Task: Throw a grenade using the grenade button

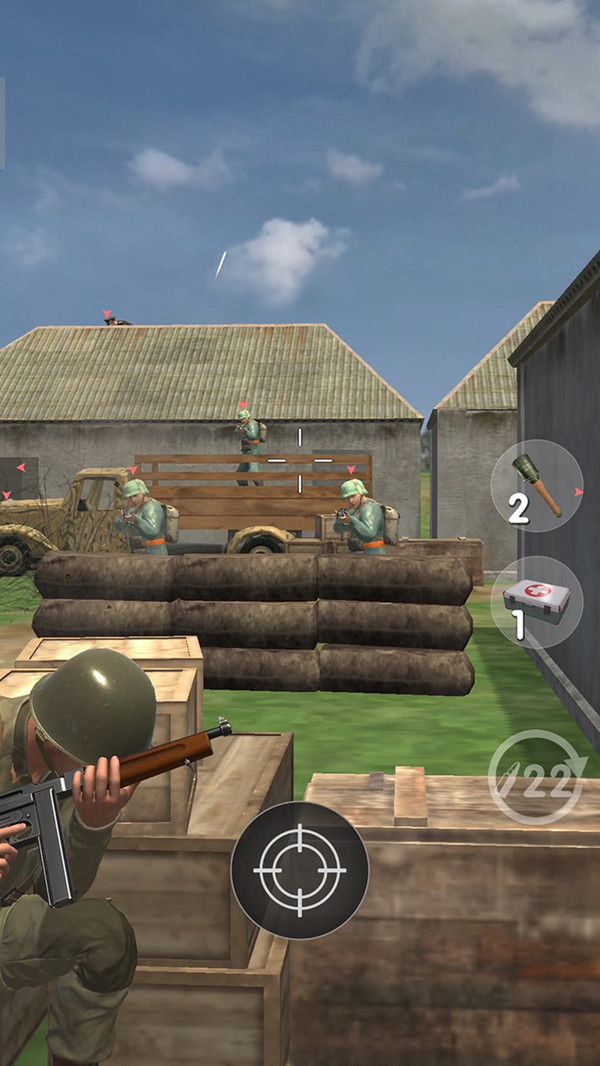Action: point(536,486)
